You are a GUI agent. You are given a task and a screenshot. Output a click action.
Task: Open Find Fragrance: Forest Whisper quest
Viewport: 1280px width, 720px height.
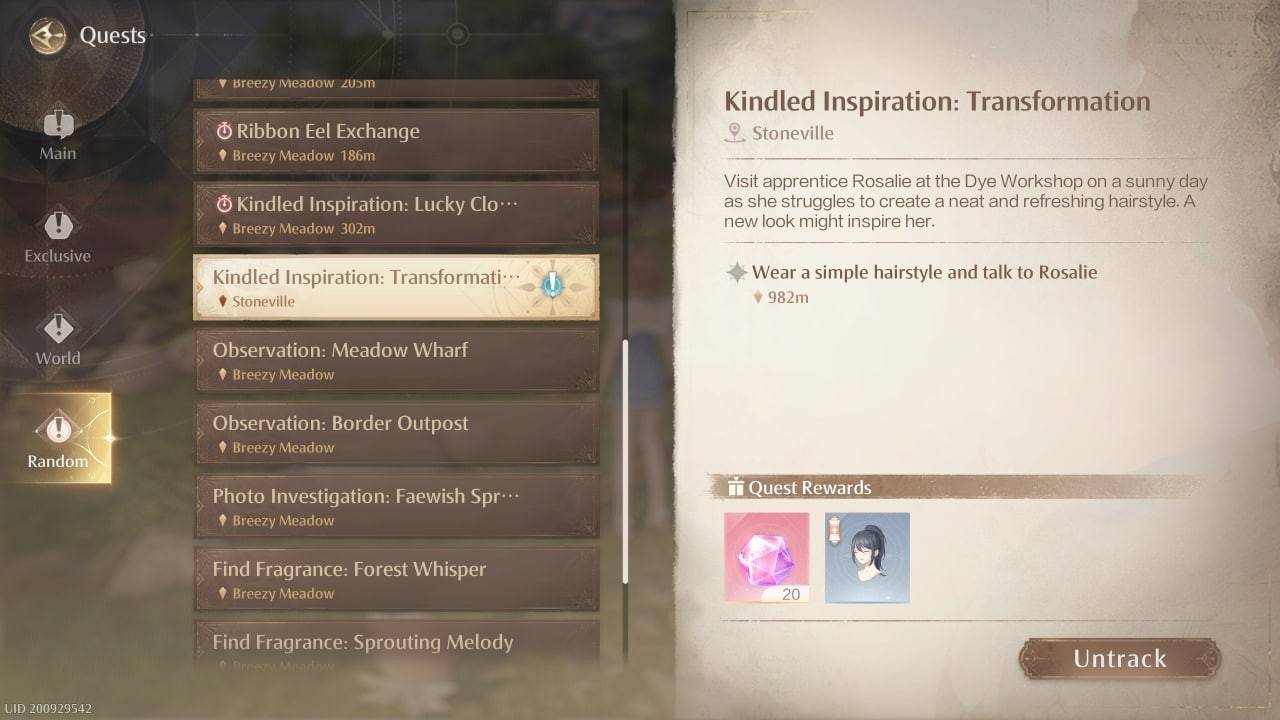pyautogui.click(x=396, y=578)
